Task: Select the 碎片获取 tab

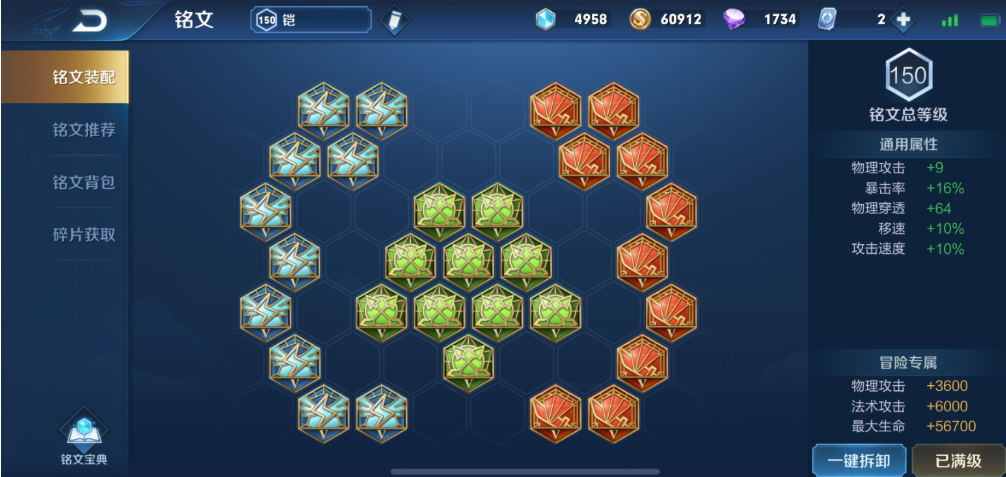Action: coord(83,235)
